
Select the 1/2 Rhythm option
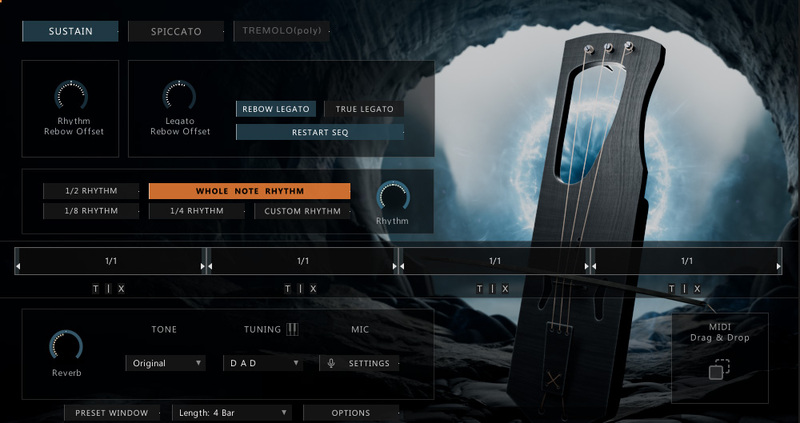point(94,191)
